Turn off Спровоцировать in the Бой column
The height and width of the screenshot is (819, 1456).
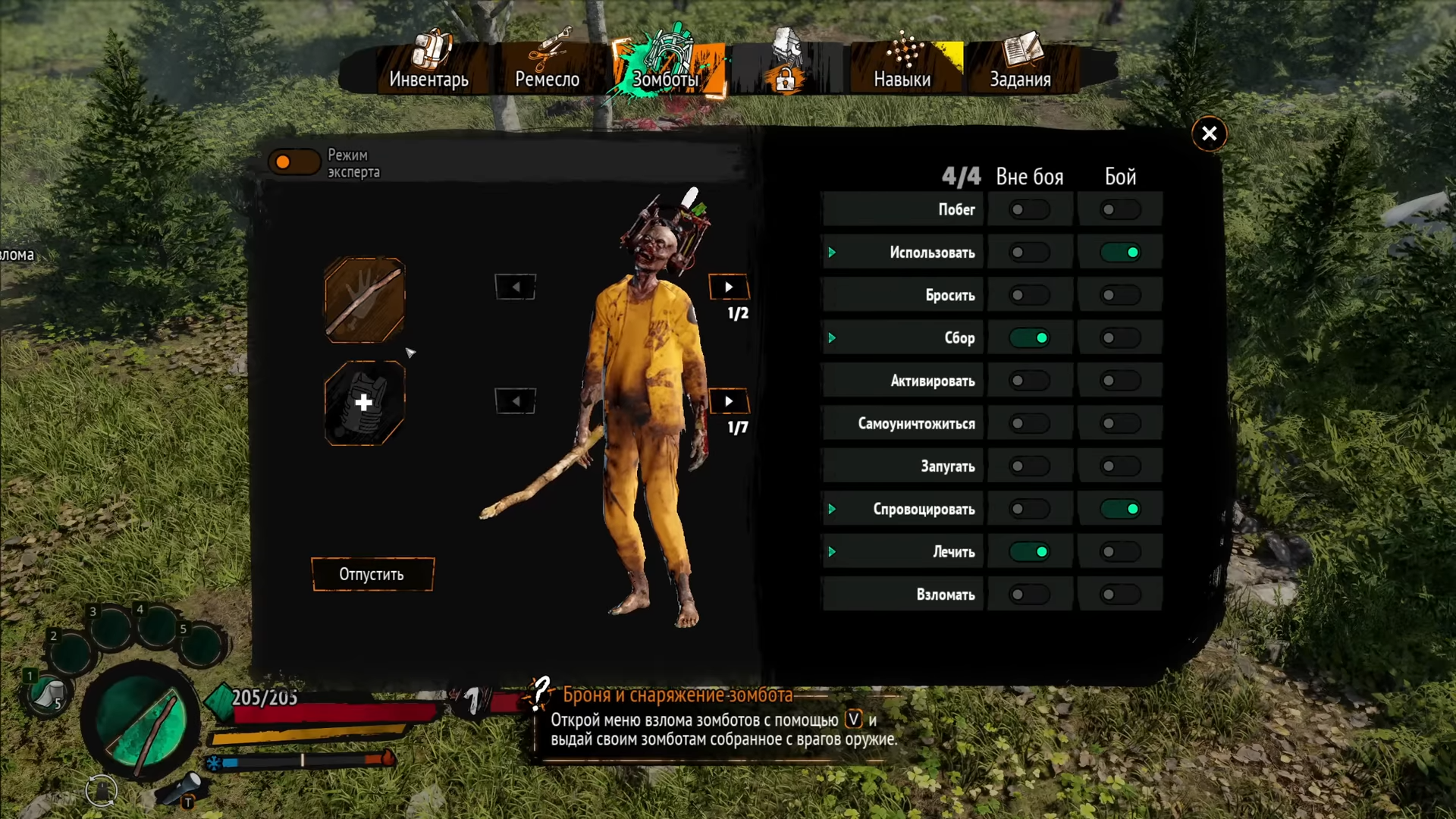click(1120, 509)
